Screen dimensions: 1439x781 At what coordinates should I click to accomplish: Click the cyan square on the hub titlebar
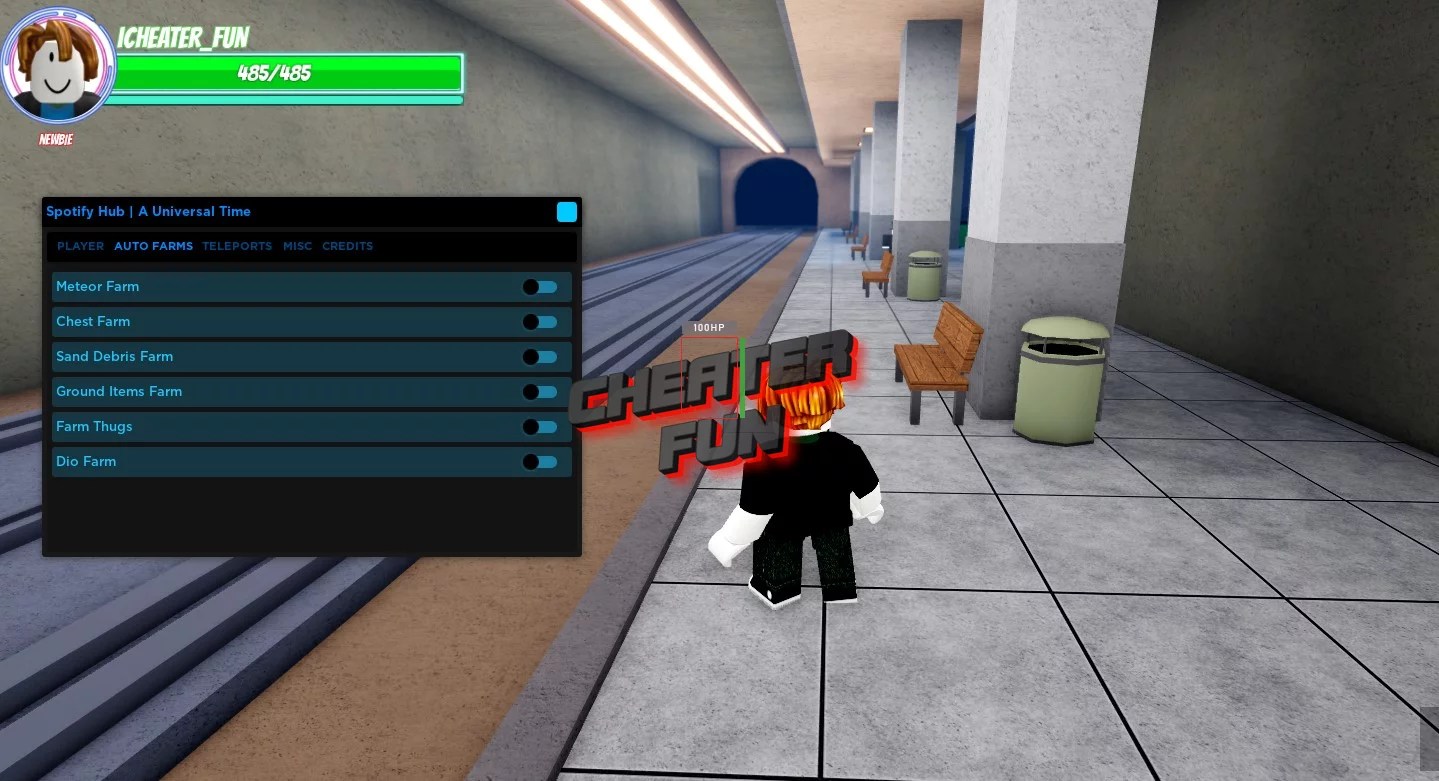(567, 211)
